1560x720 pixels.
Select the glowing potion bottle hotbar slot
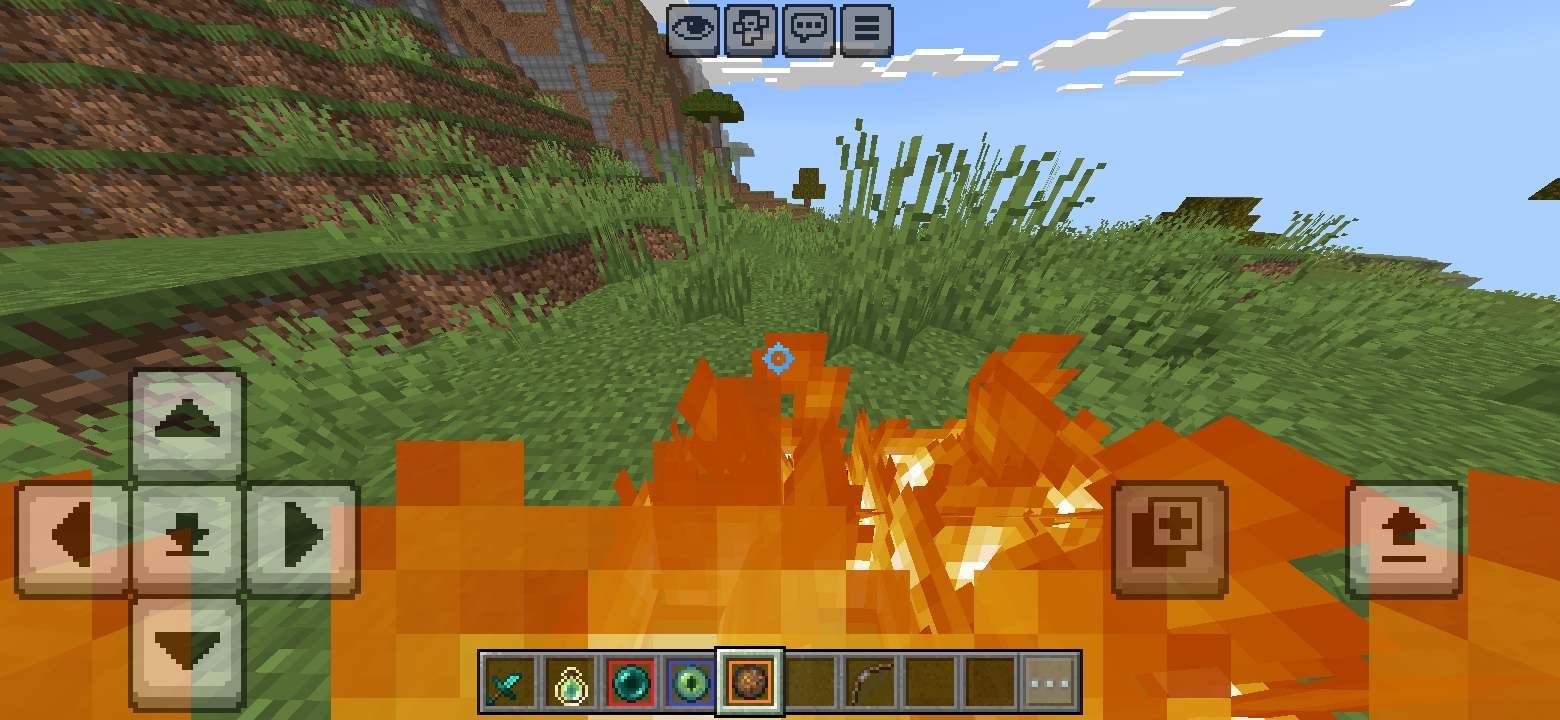tap(569, 683)
